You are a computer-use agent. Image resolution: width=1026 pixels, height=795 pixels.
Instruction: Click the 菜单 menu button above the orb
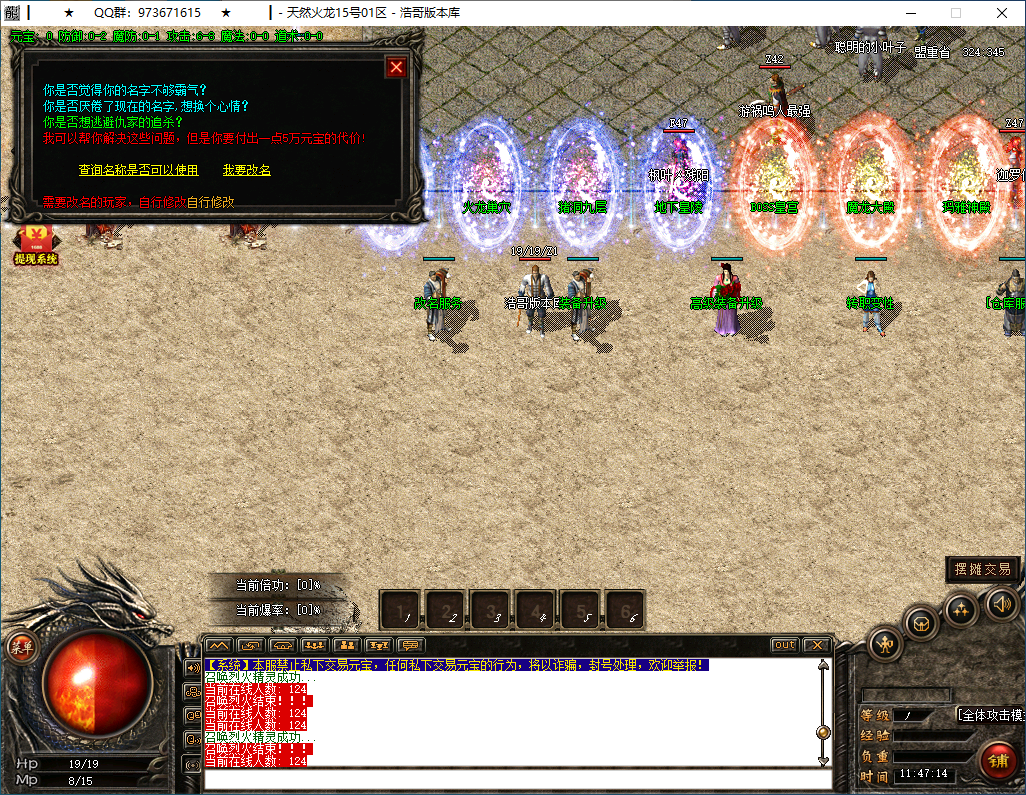21,647
